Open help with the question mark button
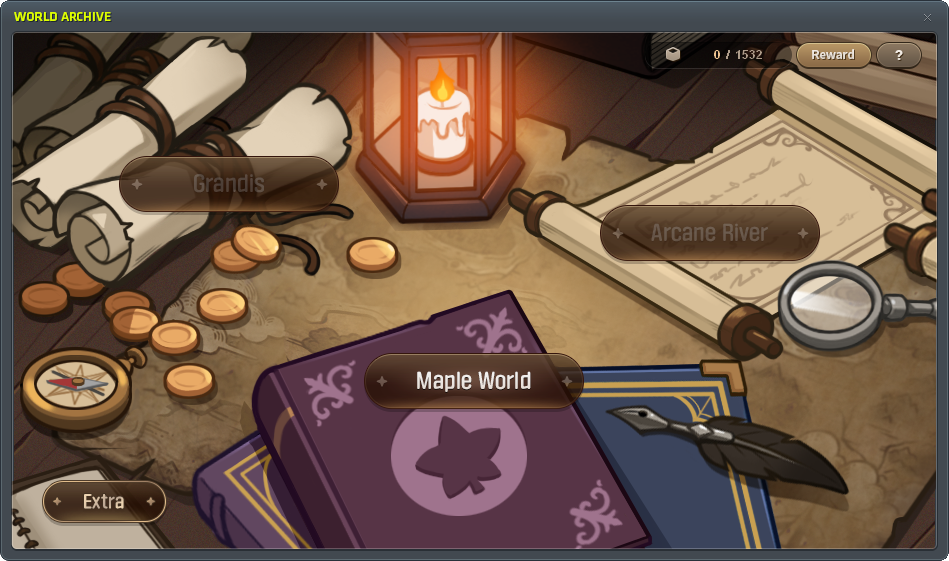949x561 pixels. tap(899, 55)
